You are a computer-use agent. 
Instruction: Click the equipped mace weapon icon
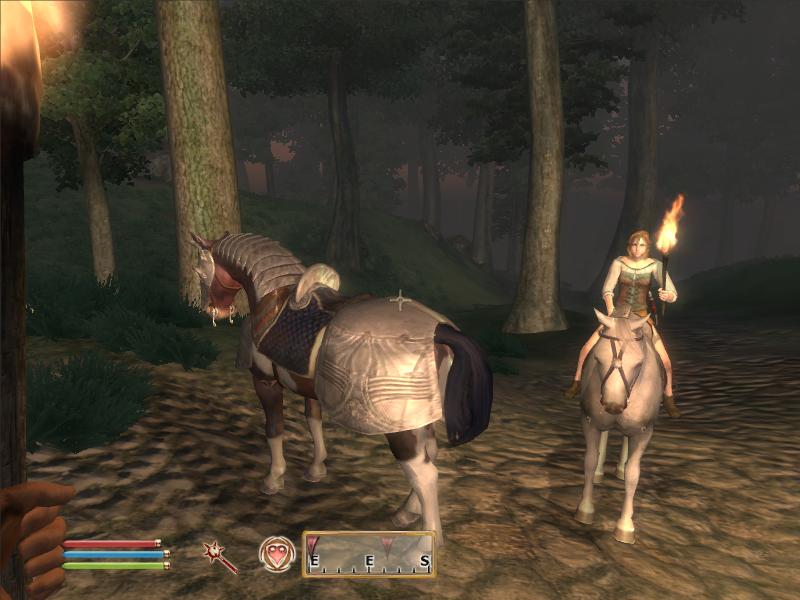220,557
